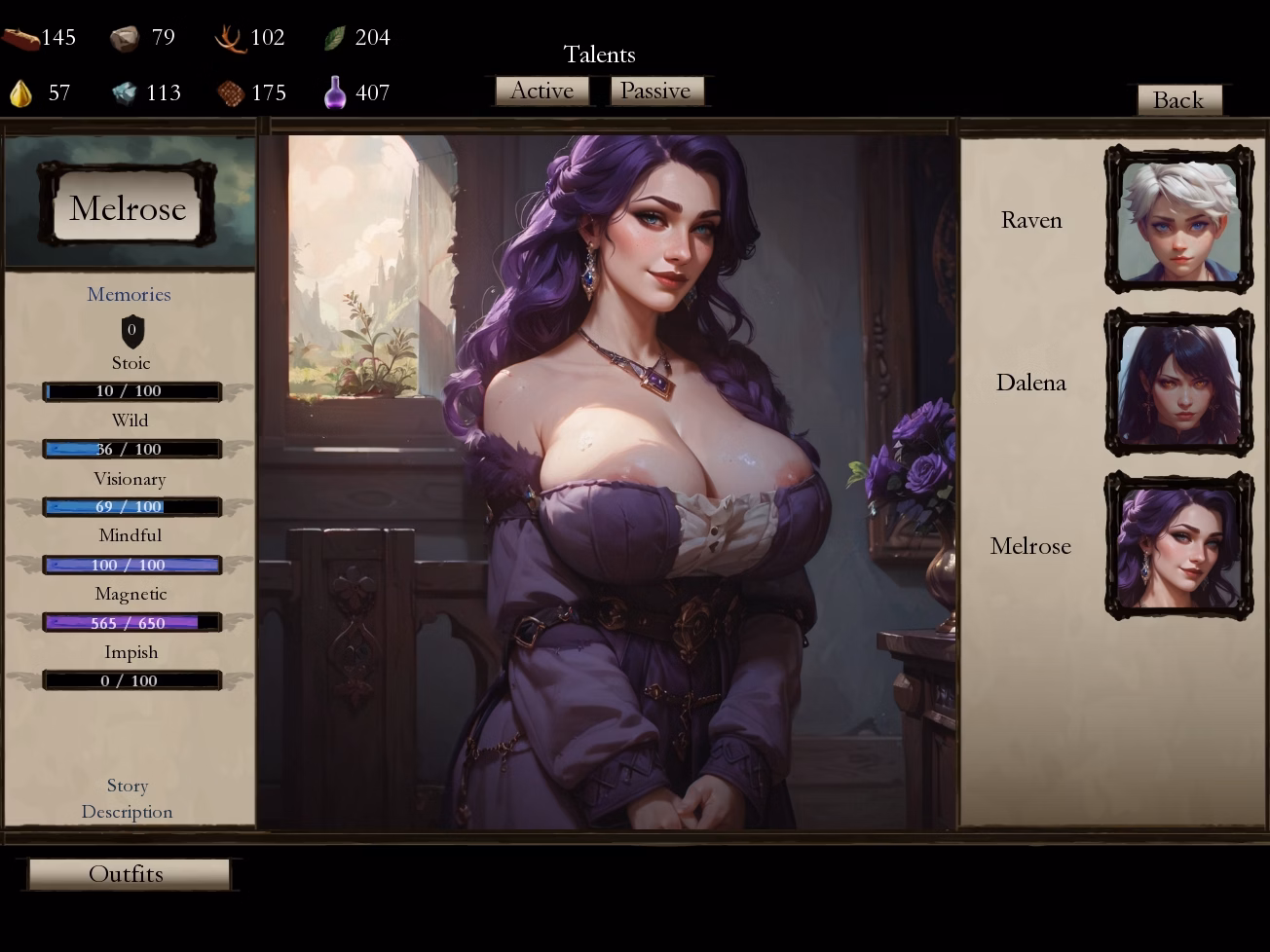Screen dimensions: 1270x952
Task: Open the Outfits panel
Action: (127, 873)
